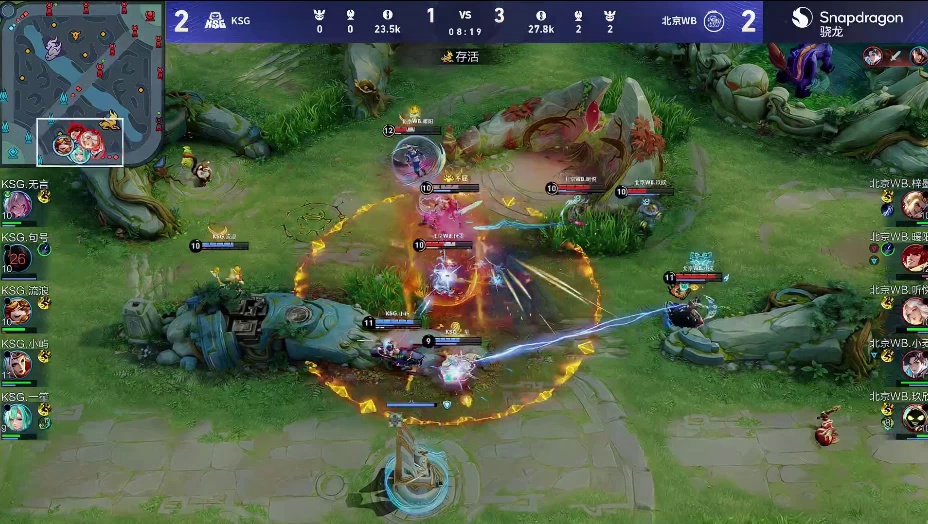
Task: Open the Snapdragon sponsor banner
Action: (846, 21)
